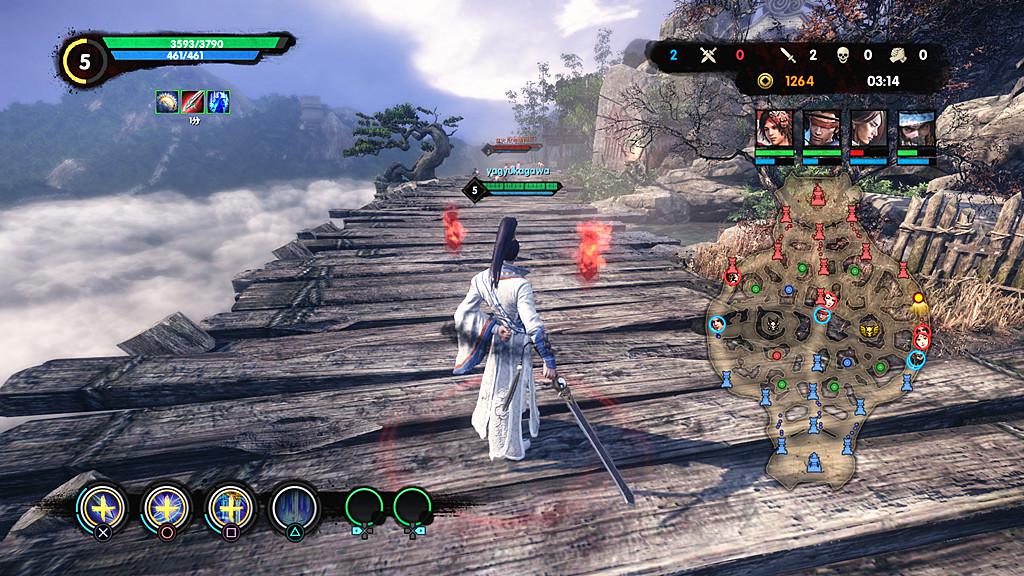The width and height of the screenshot is (1024, 576).
Task: Activate the blue pillars ultimate skill
Action: [294, 507]
